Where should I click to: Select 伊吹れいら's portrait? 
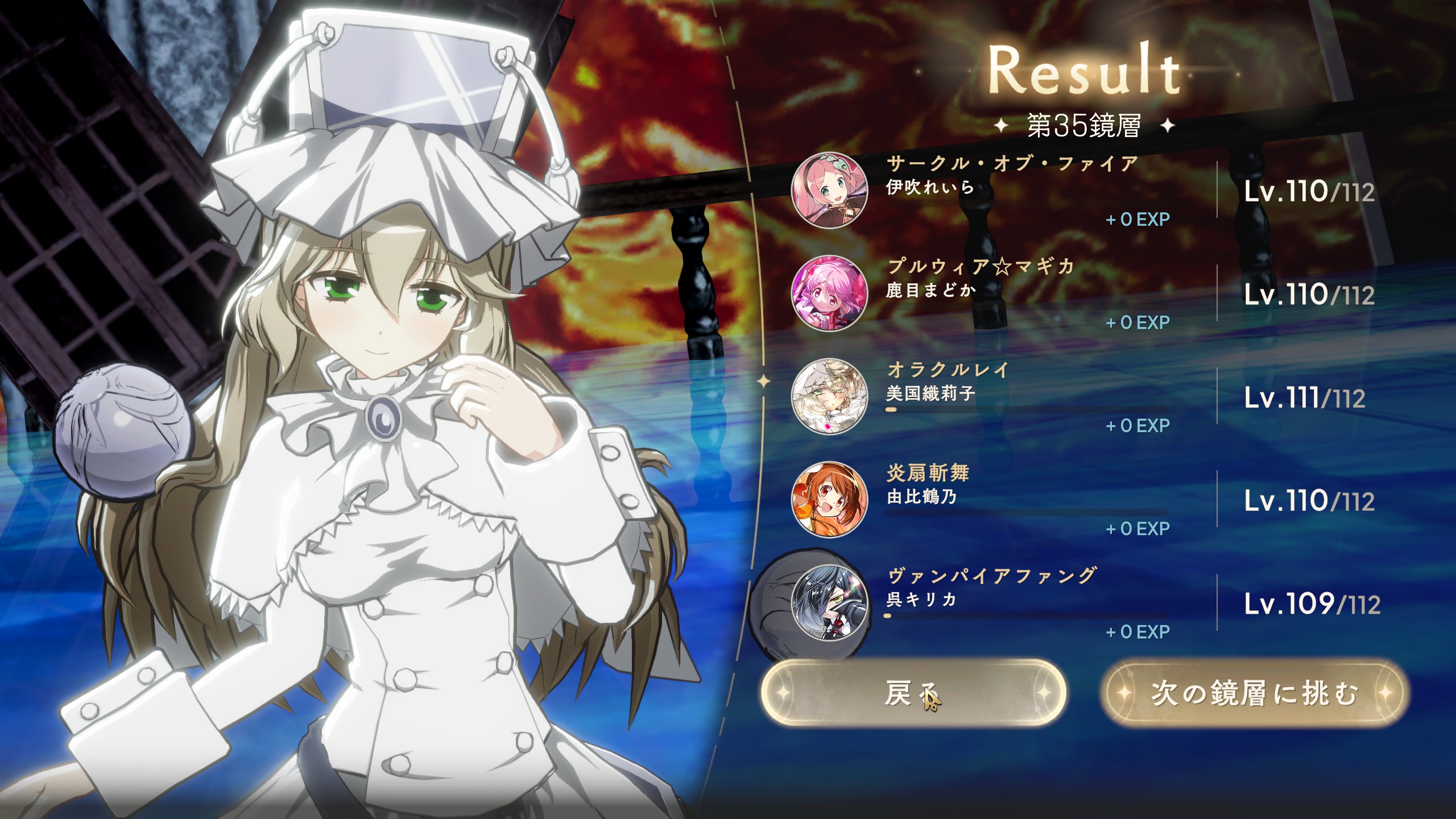click(829, 190)
